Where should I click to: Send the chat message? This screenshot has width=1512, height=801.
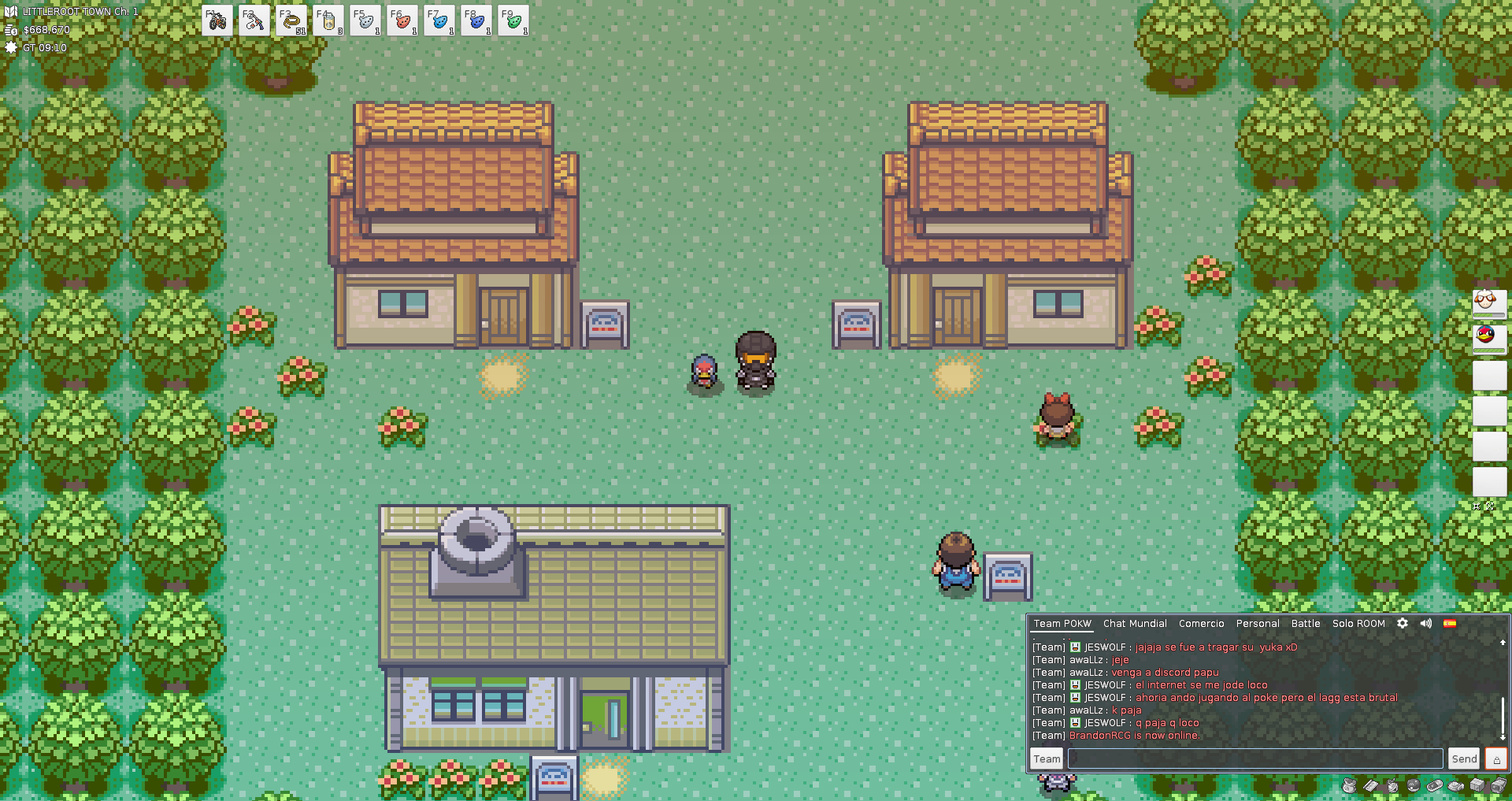pyautogui.click(x=1464, y=758)
